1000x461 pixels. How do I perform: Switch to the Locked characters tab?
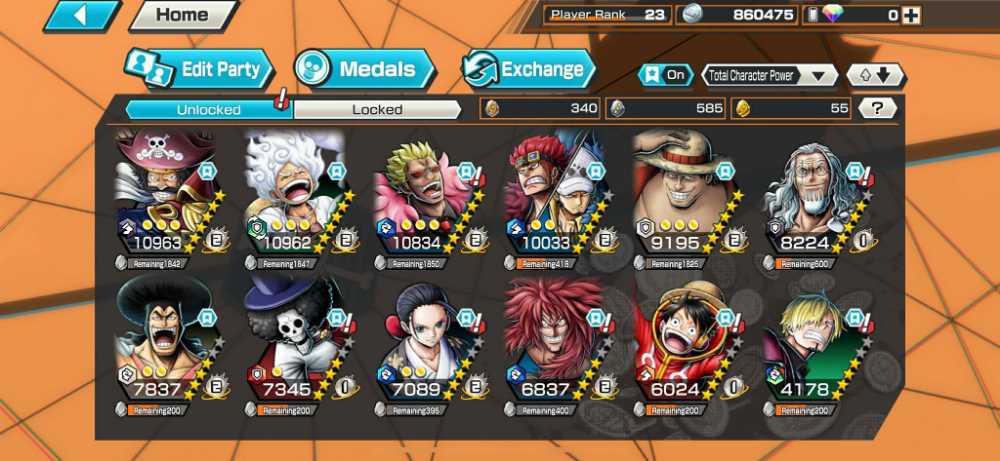[x=377, y=109]
